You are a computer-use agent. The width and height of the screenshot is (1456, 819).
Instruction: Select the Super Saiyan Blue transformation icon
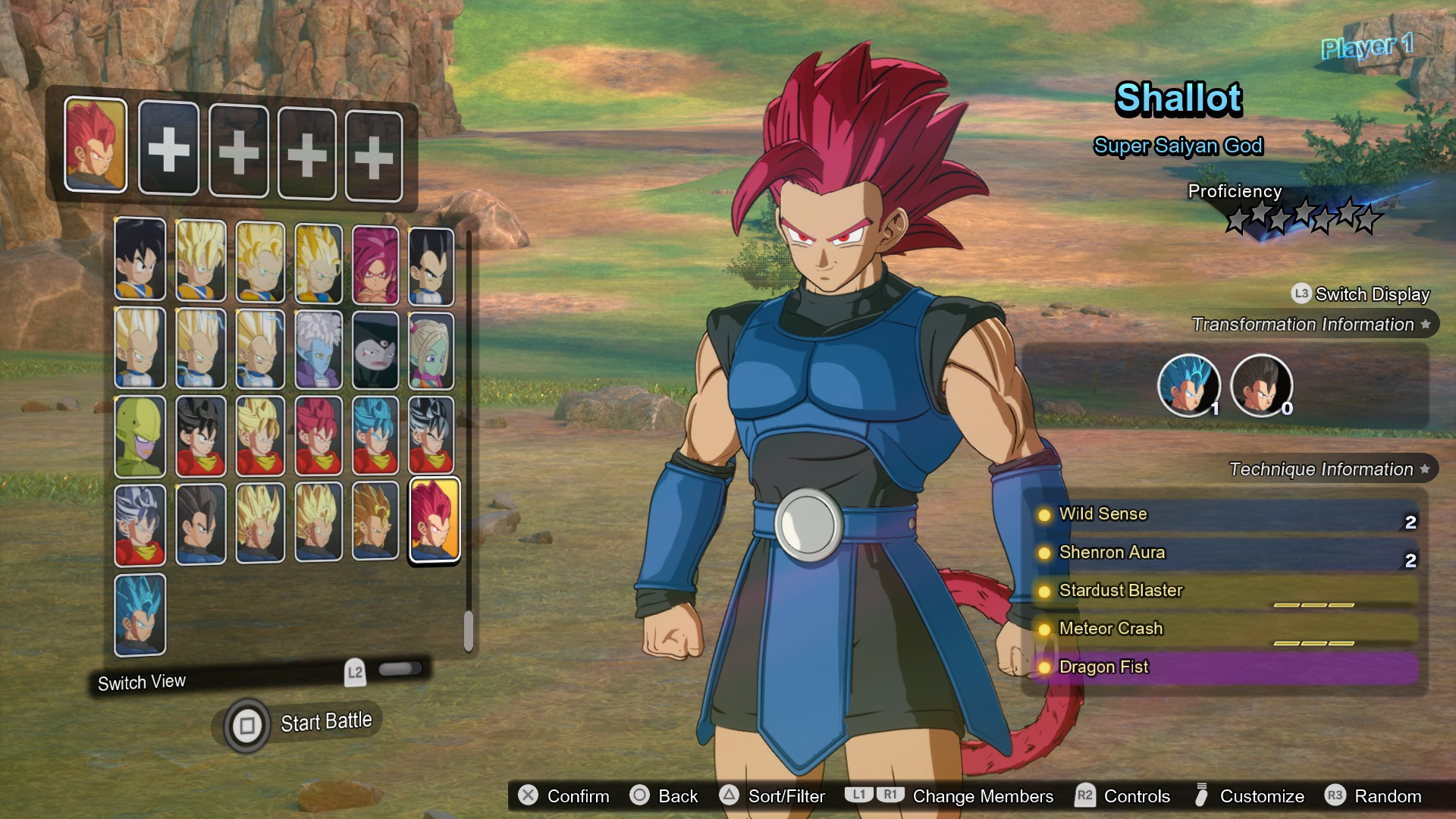1189,386
